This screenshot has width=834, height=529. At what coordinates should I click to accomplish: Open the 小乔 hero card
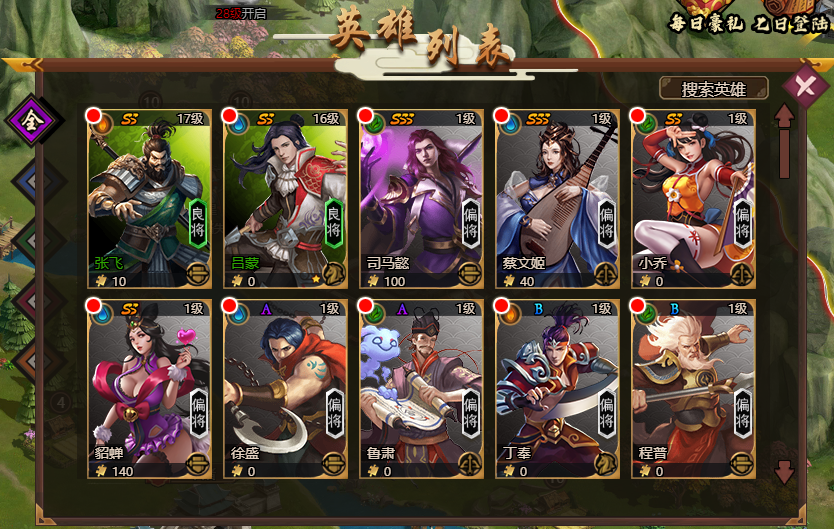(693, 197)
